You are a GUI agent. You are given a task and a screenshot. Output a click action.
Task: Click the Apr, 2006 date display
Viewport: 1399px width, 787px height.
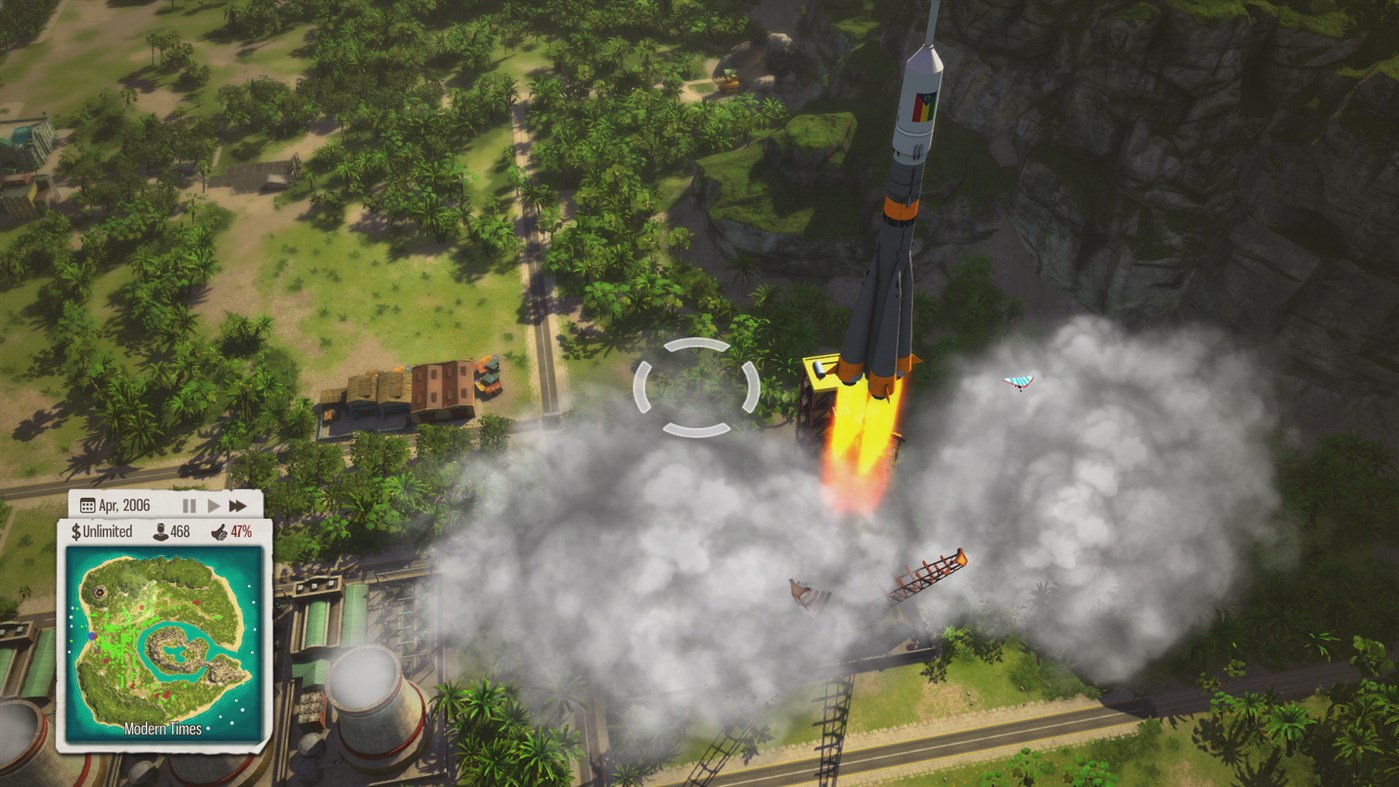point(126,504)
